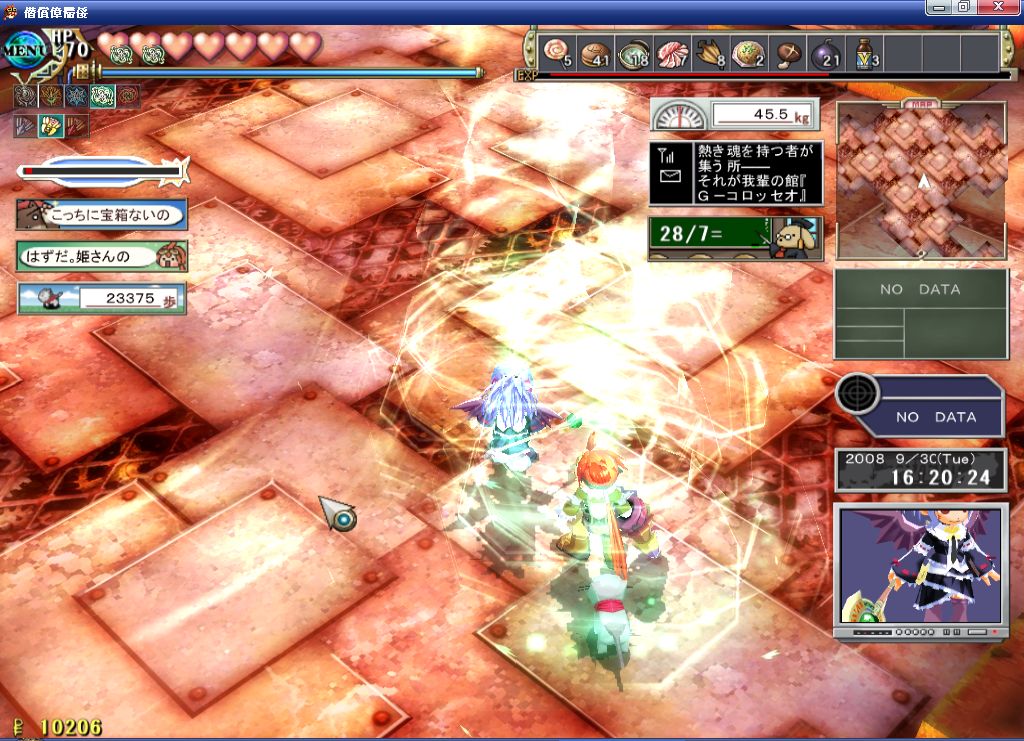Select the bomb item slot
The width and height of the screenshot is (1024, 741).
click(x=825, y=52)
